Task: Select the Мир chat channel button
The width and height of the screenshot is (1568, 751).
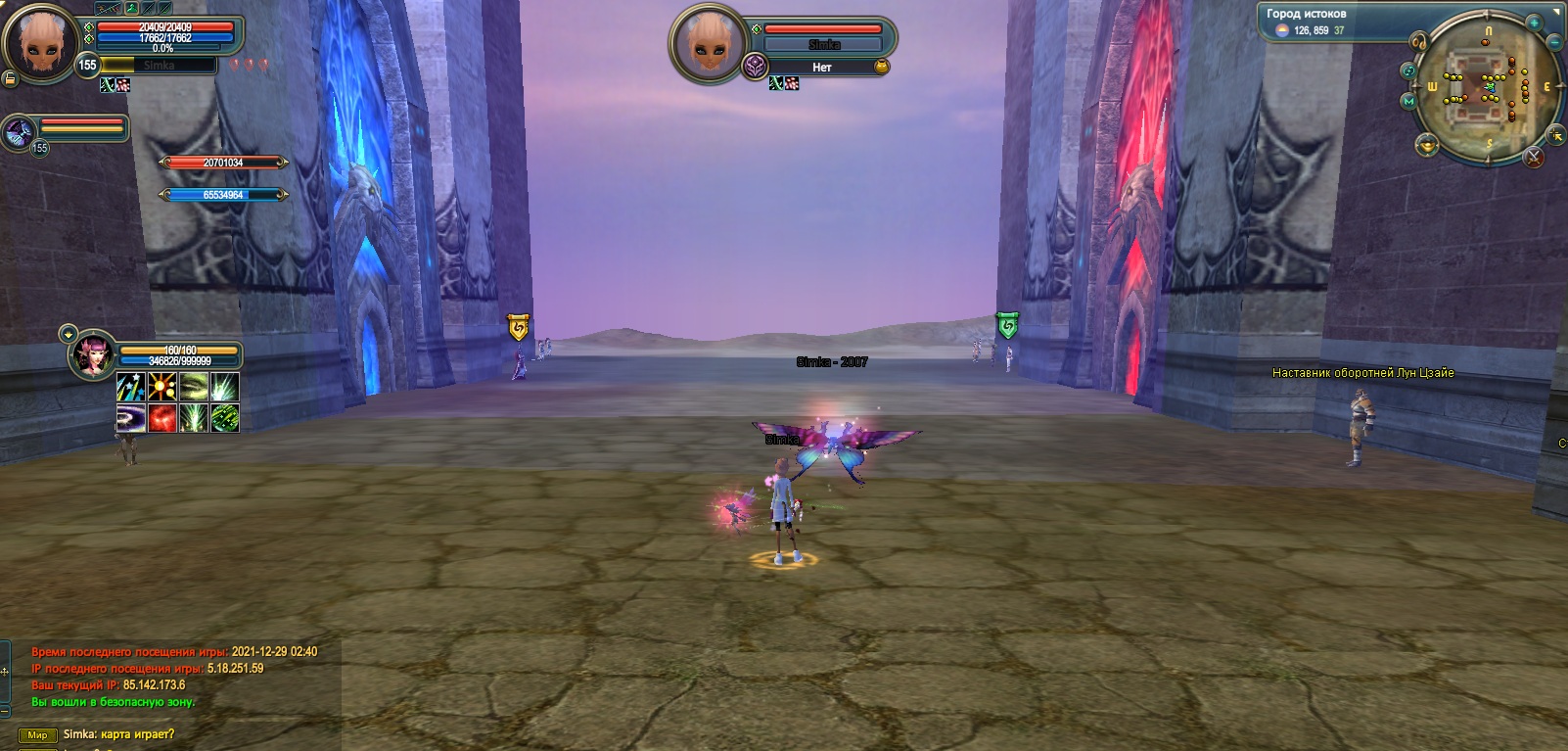Action: coord(37,735)
